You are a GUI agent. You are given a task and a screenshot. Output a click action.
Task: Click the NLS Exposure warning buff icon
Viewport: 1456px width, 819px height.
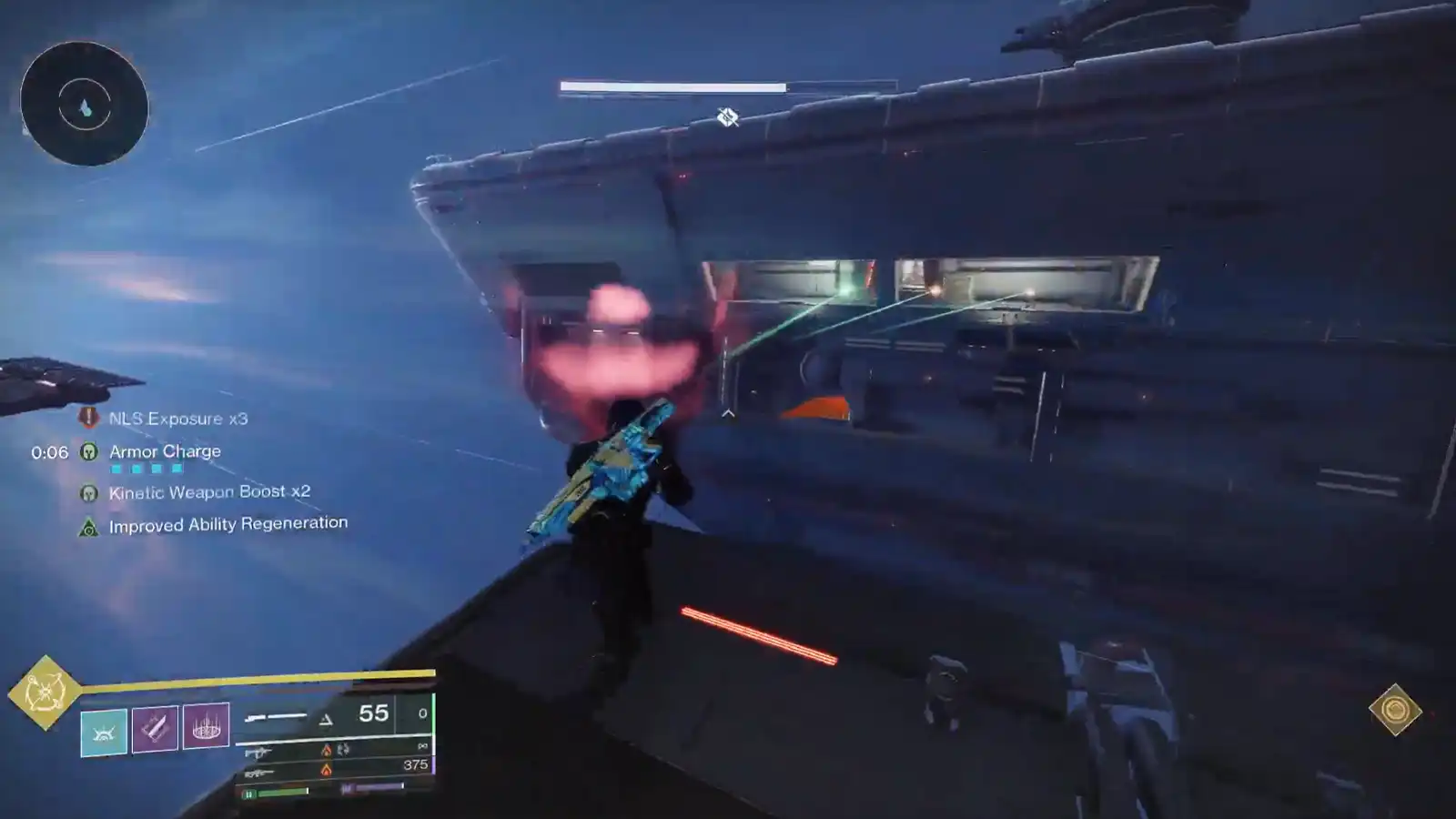tap(87, 418)
